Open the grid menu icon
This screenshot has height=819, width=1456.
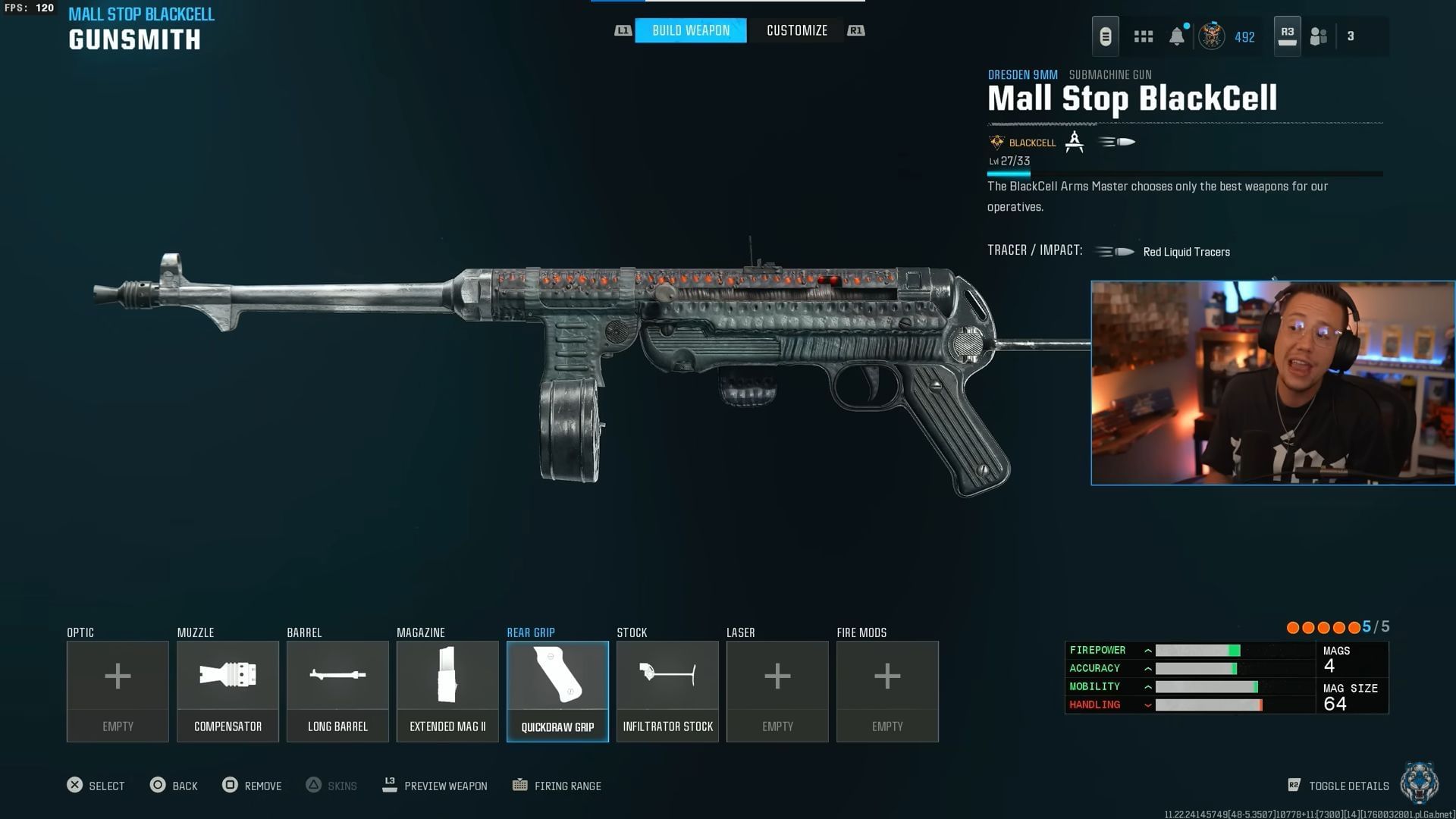click(1143, 36)
